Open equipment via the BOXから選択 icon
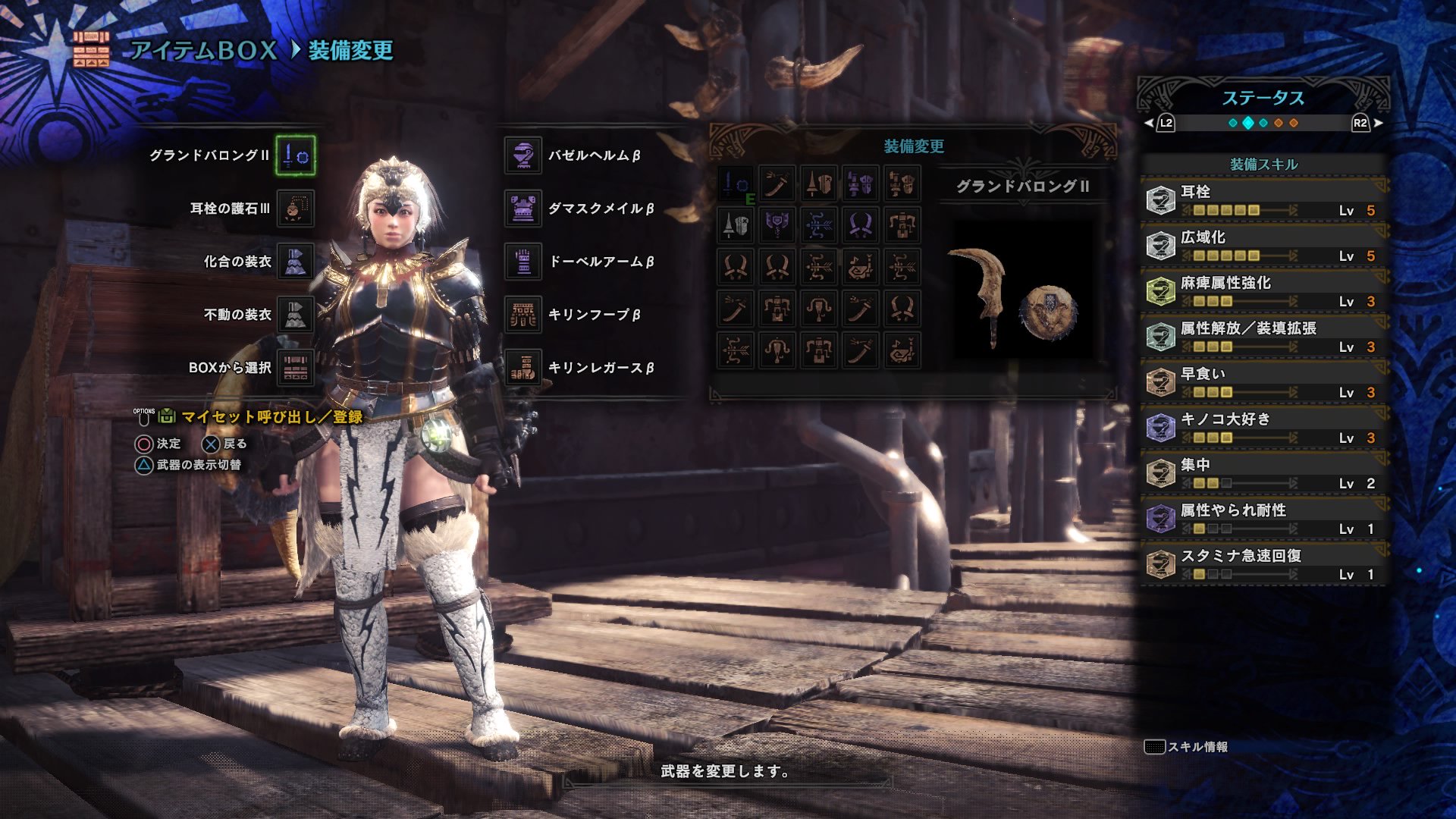Image resolution: width=1456 pixels, height=819 pixels. point(296,366)
